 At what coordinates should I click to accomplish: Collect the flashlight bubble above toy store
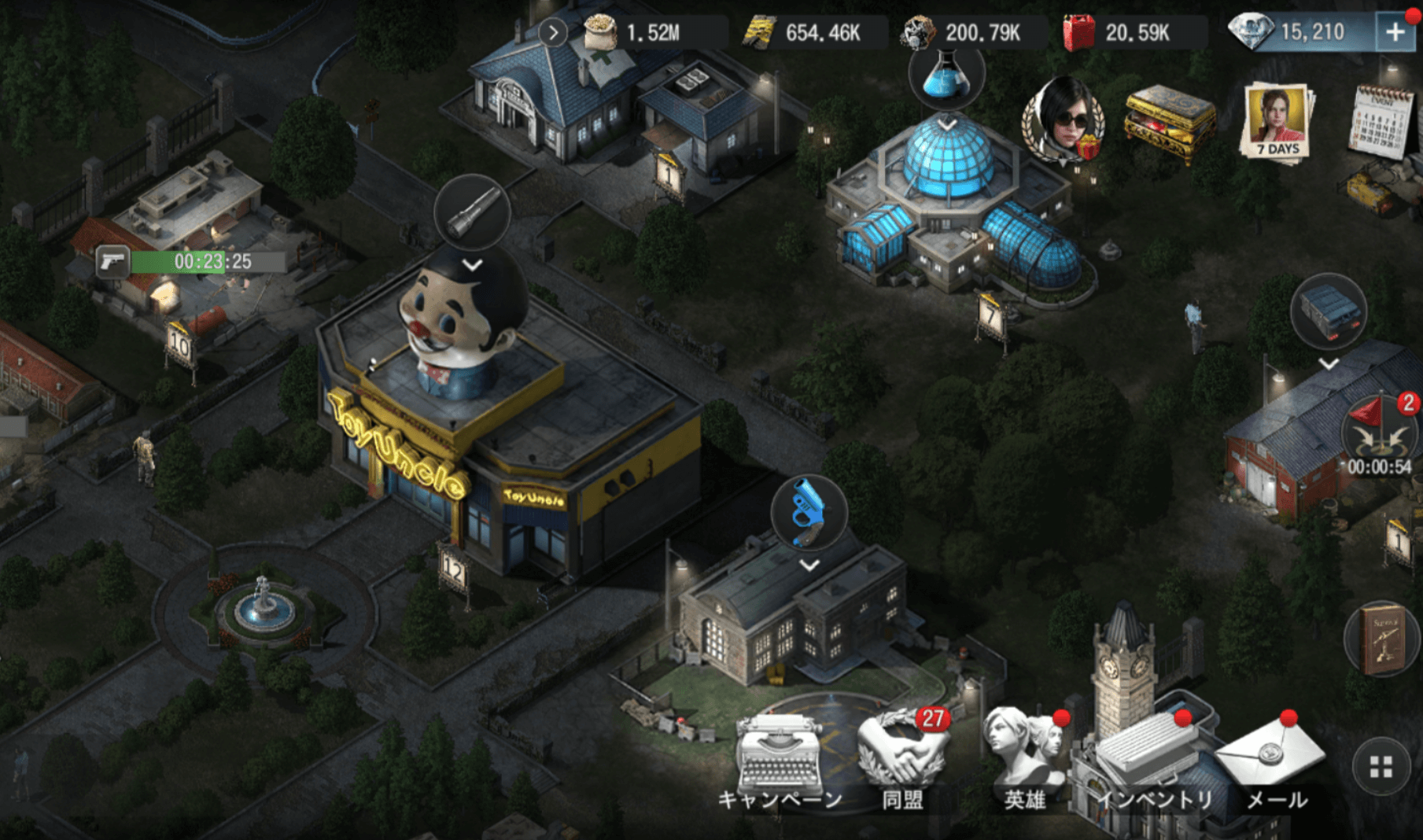click(x=472, y=212)
